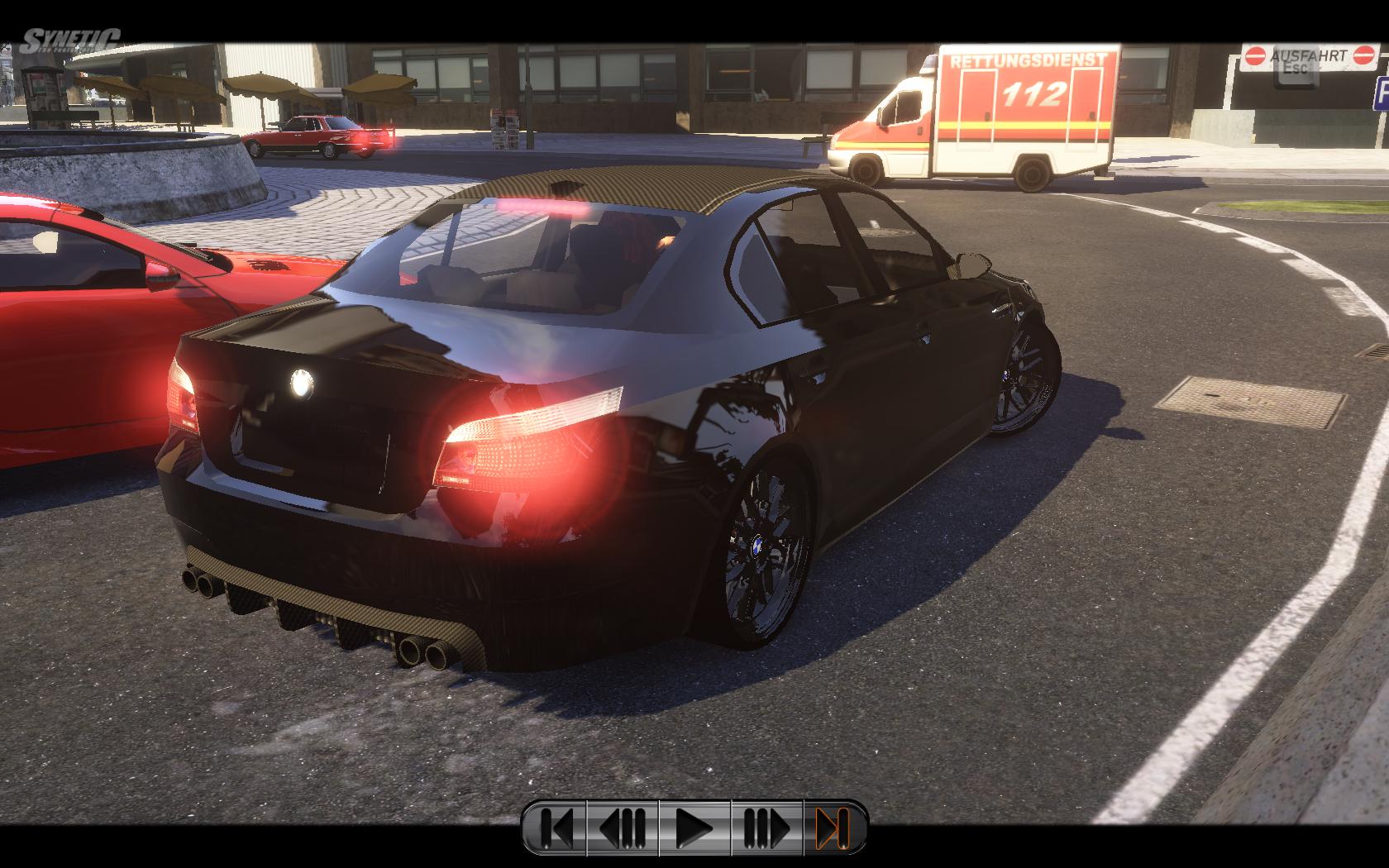The width and height of the screenshot is (1389, 868).
Task: Jump to the start of the replay
Action: 555,827
